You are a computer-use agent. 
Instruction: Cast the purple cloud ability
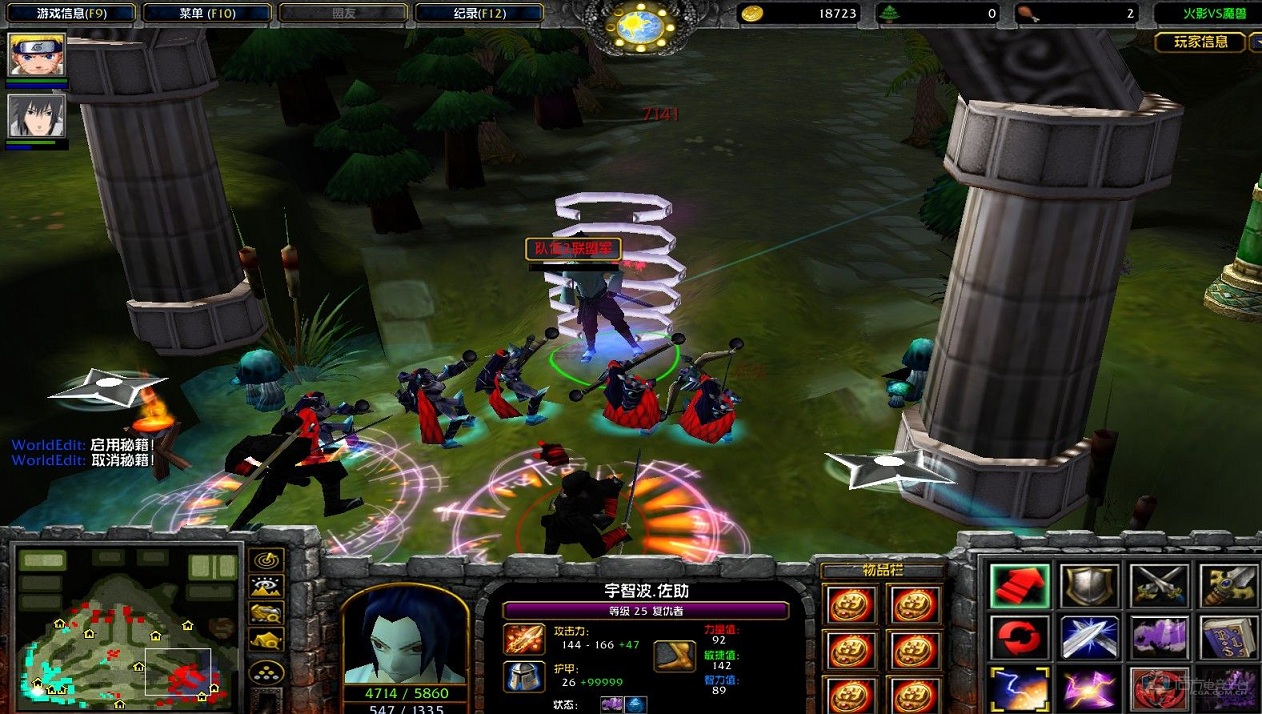[1159, 637]
